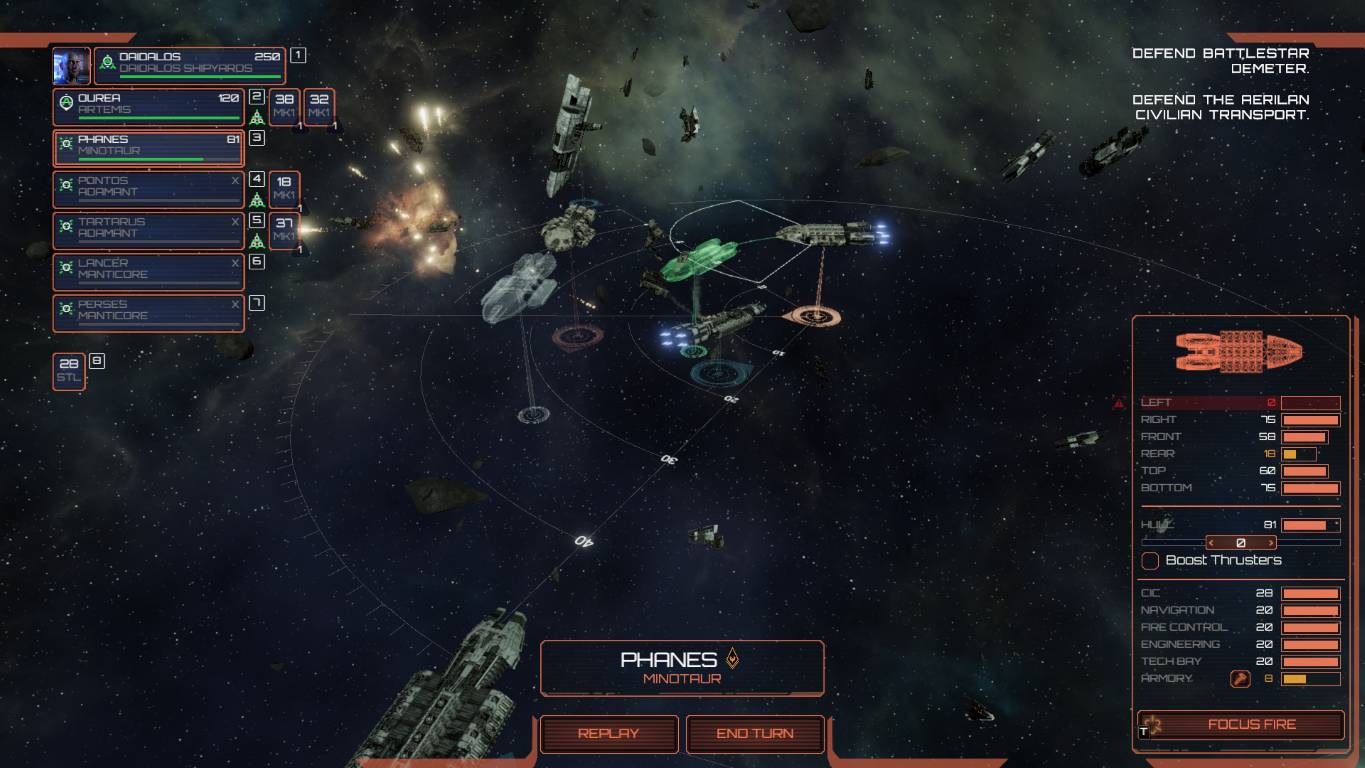
Task: Select the Perses Manticore fleet row
Action: pos(148,312)
